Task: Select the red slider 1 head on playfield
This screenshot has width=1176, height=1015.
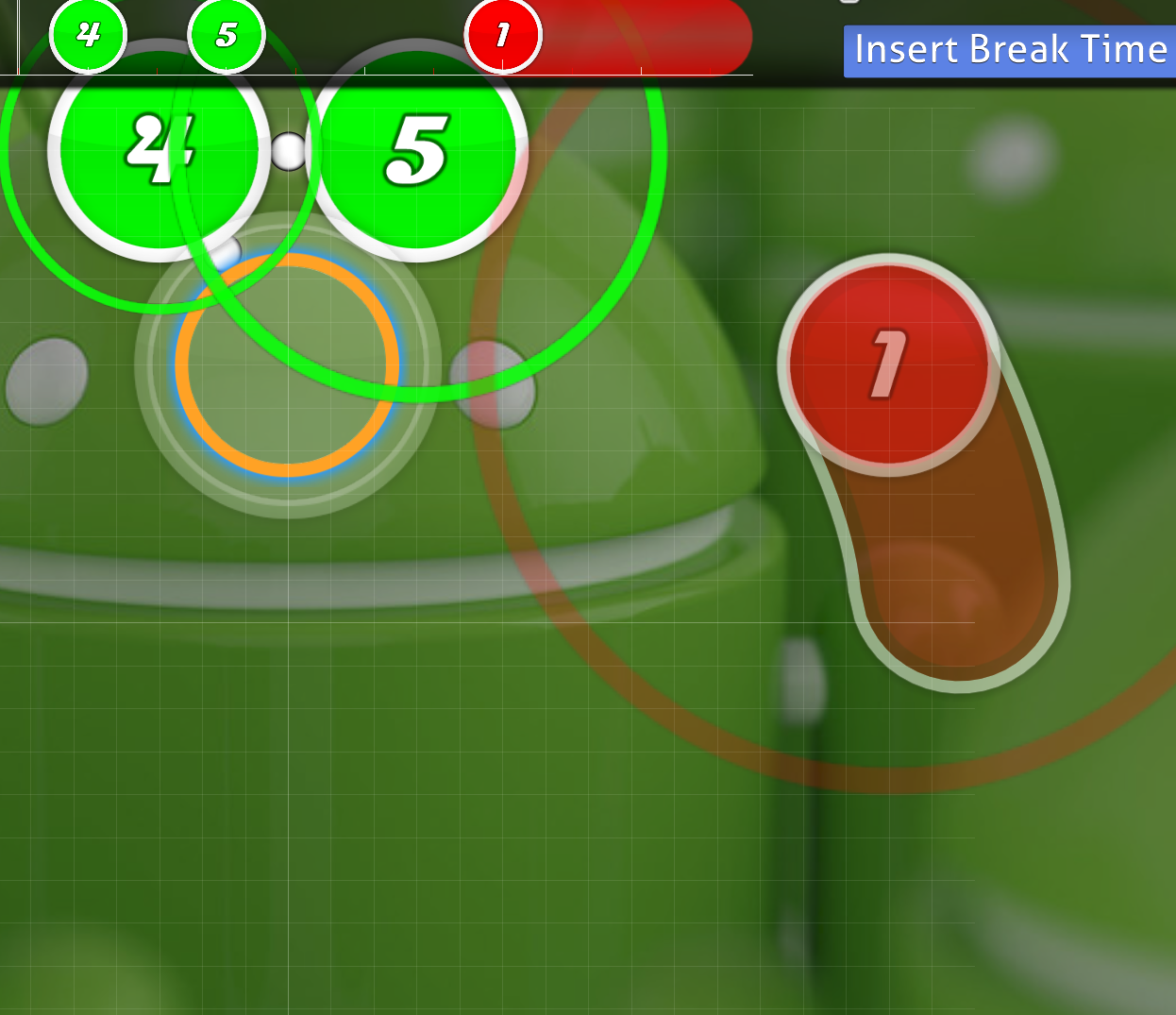Action: tap(887, 365)
